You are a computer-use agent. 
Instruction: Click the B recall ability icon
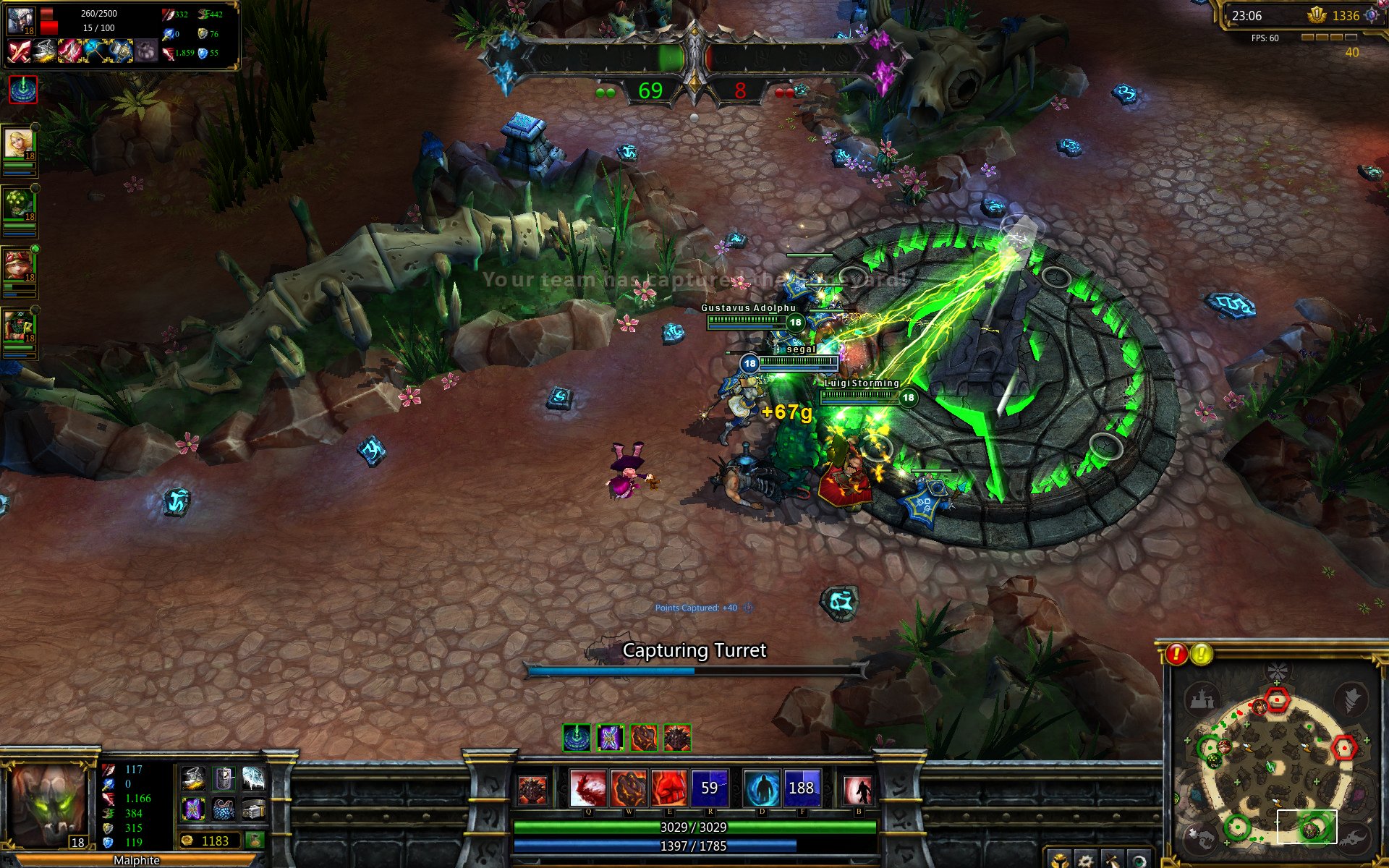click(x=858, y=789)
